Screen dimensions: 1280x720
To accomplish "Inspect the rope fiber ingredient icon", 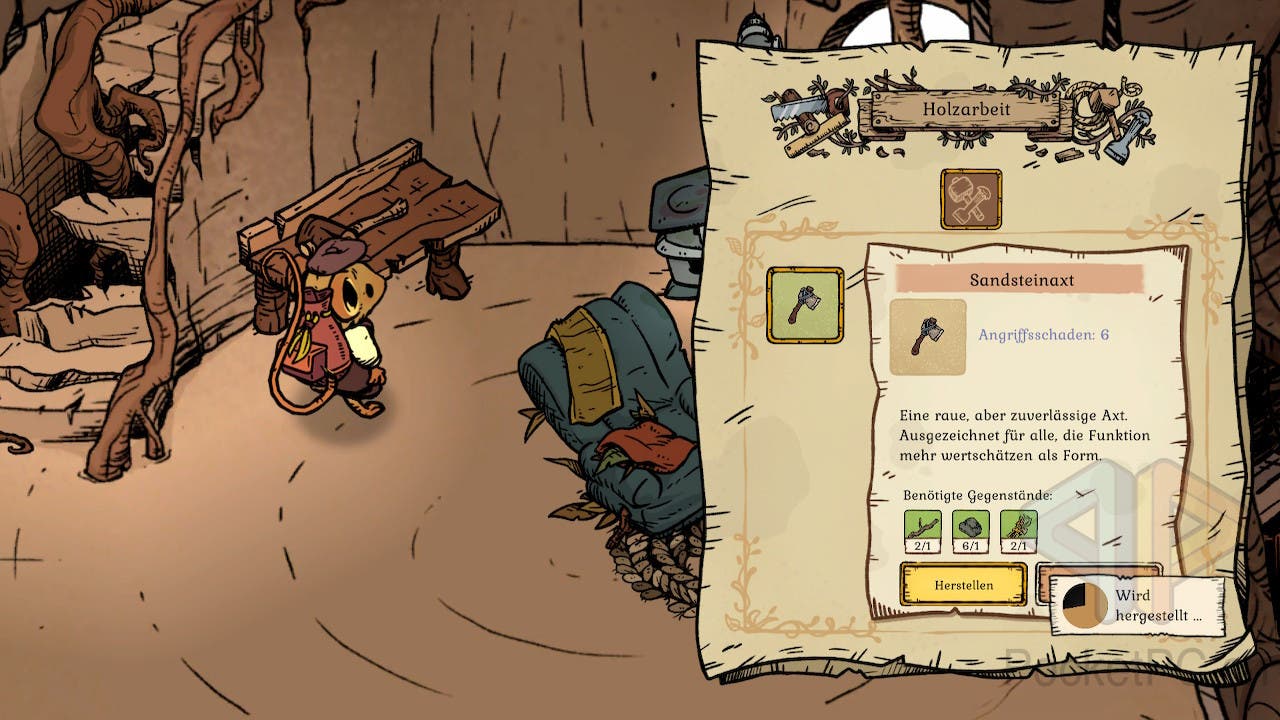I will pos(1018,527).
